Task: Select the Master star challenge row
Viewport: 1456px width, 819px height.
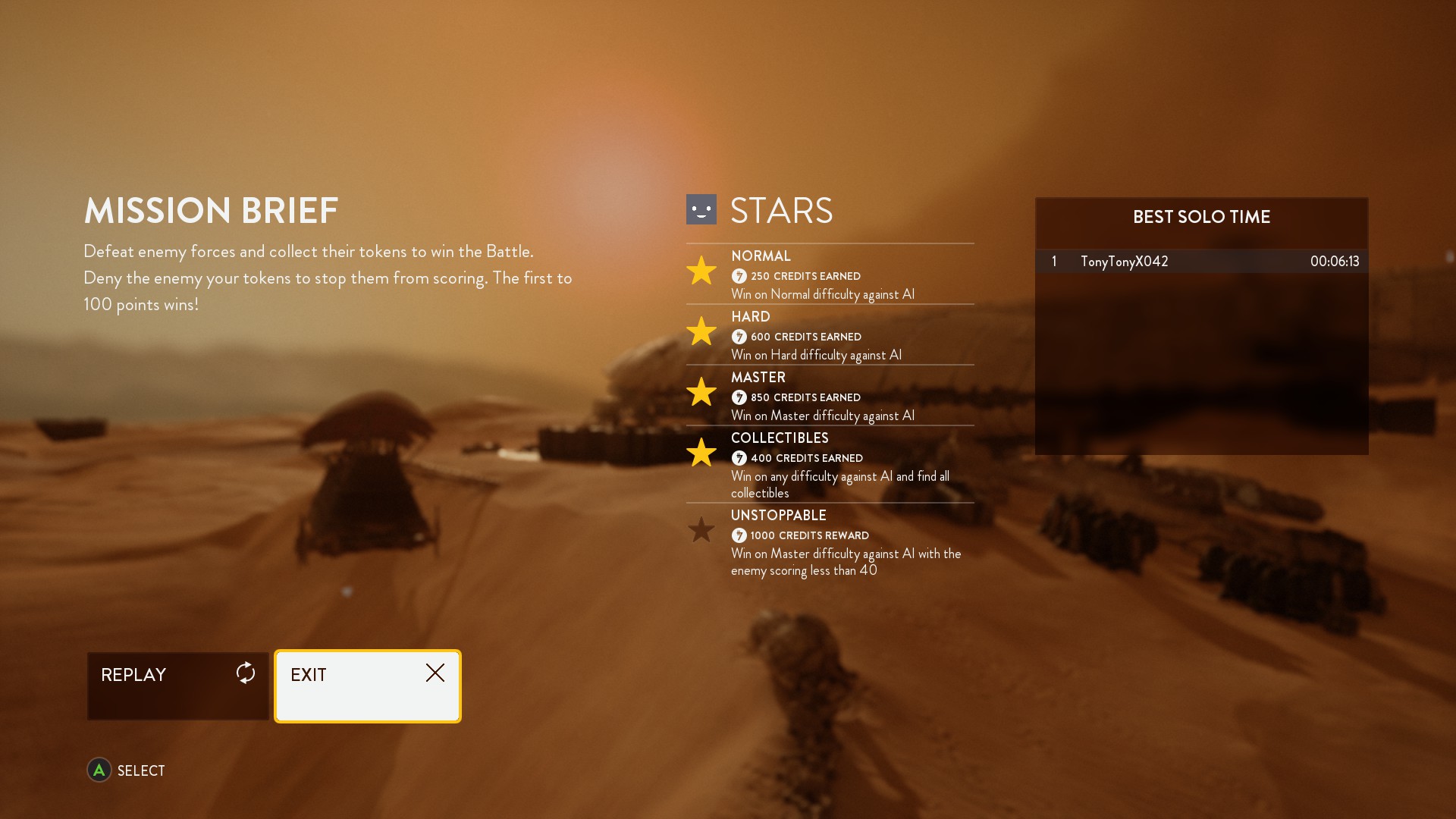Action: pyautogui.click(x=830, y=396)
